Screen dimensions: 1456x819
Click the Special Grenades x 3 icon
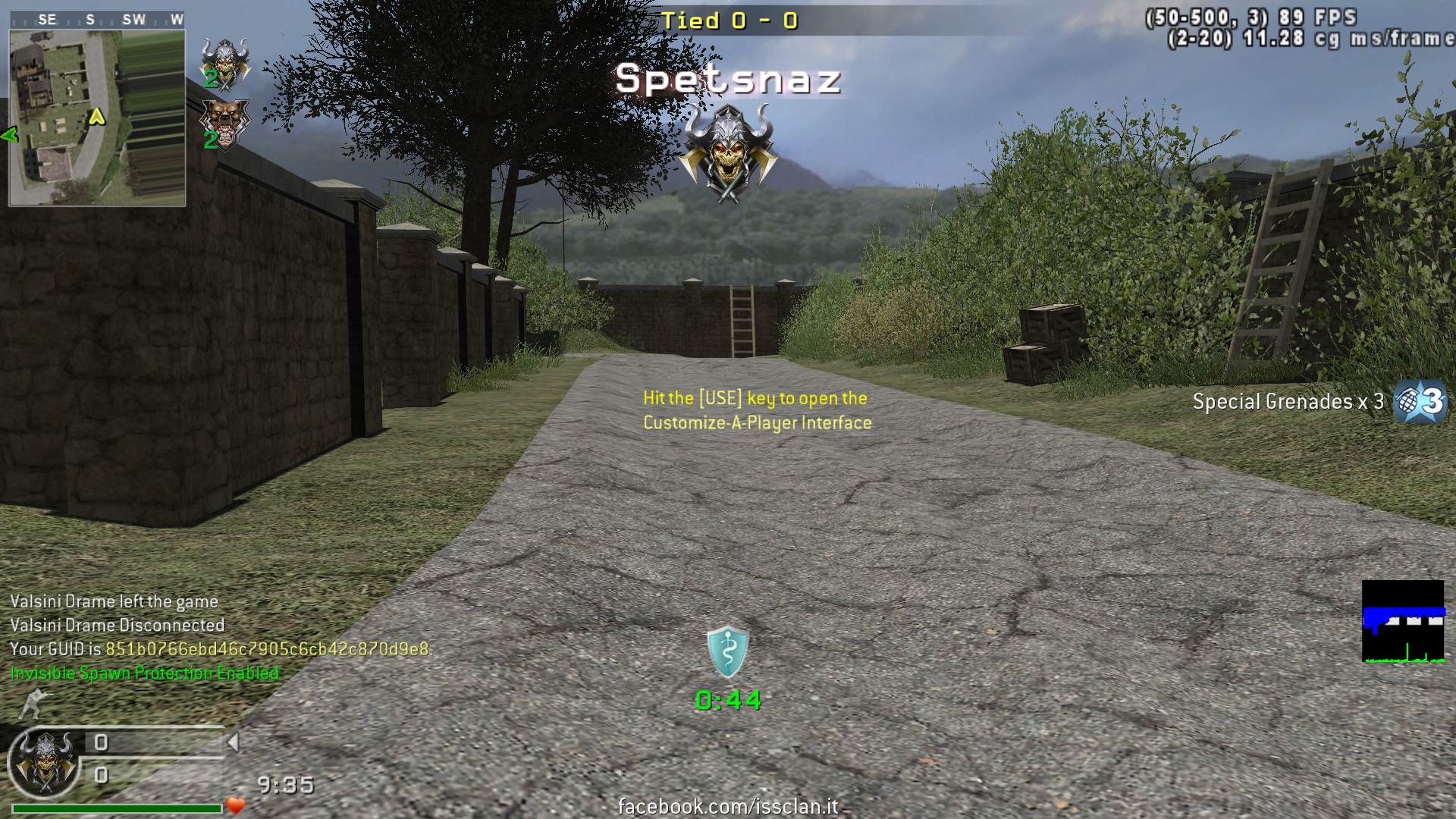coord(1420,401)
